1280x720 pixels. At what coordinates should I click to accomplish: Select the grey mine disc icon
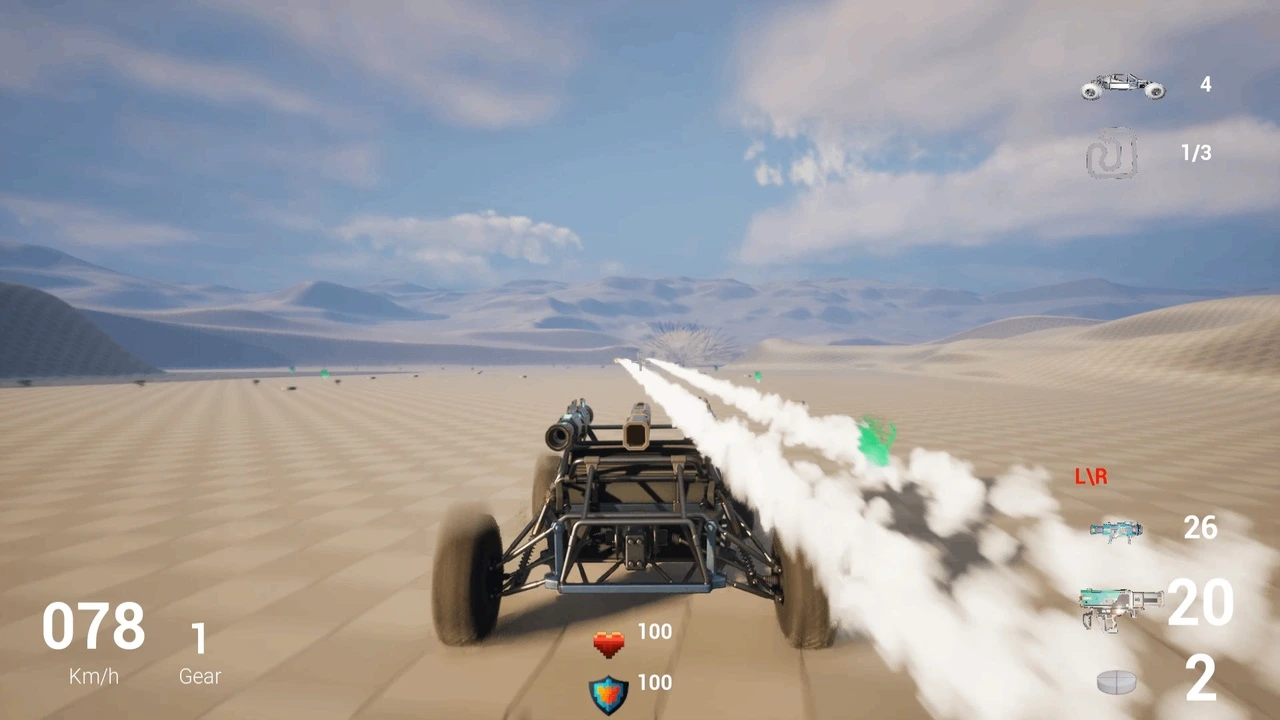1117,682
